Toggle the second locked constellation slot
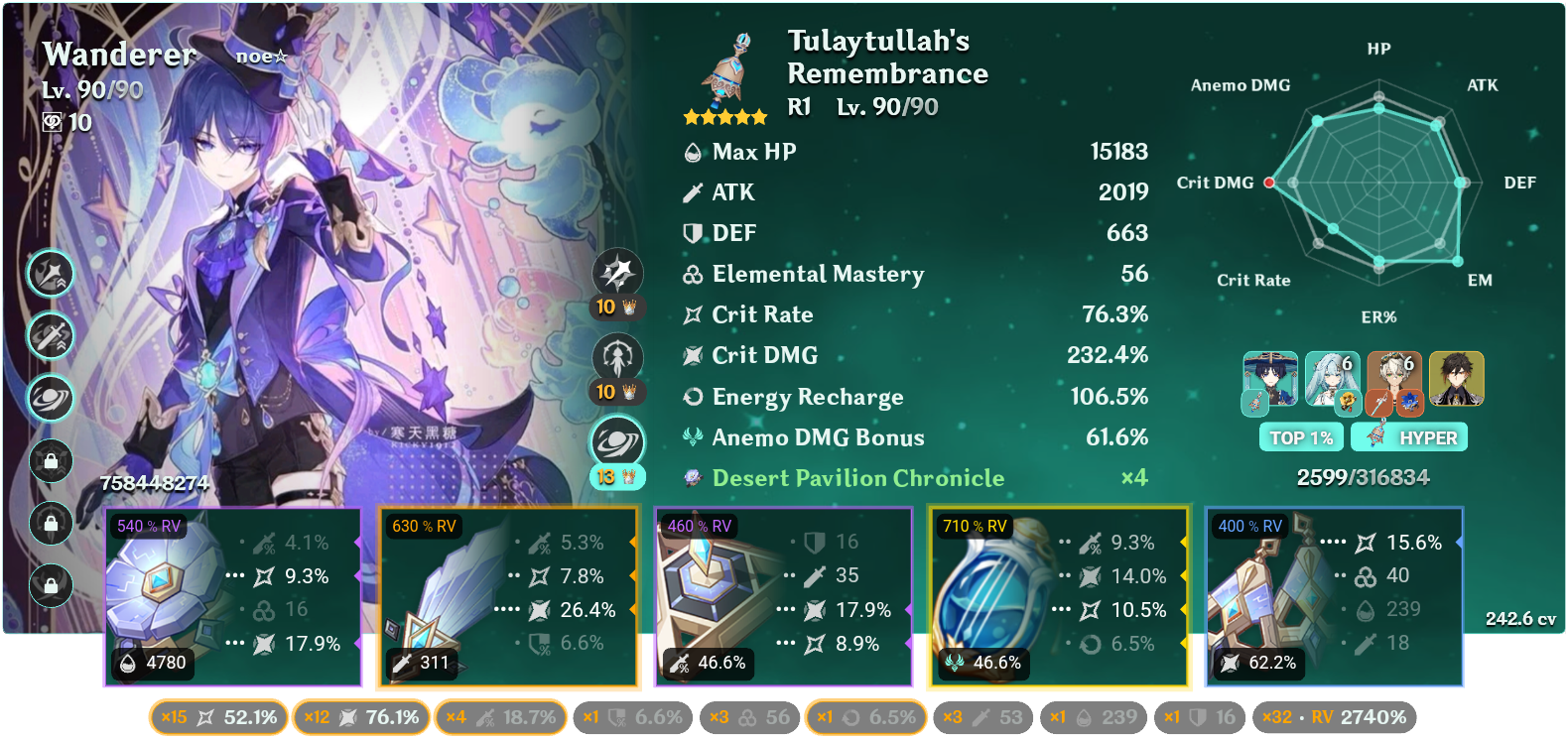 (50, 524)
